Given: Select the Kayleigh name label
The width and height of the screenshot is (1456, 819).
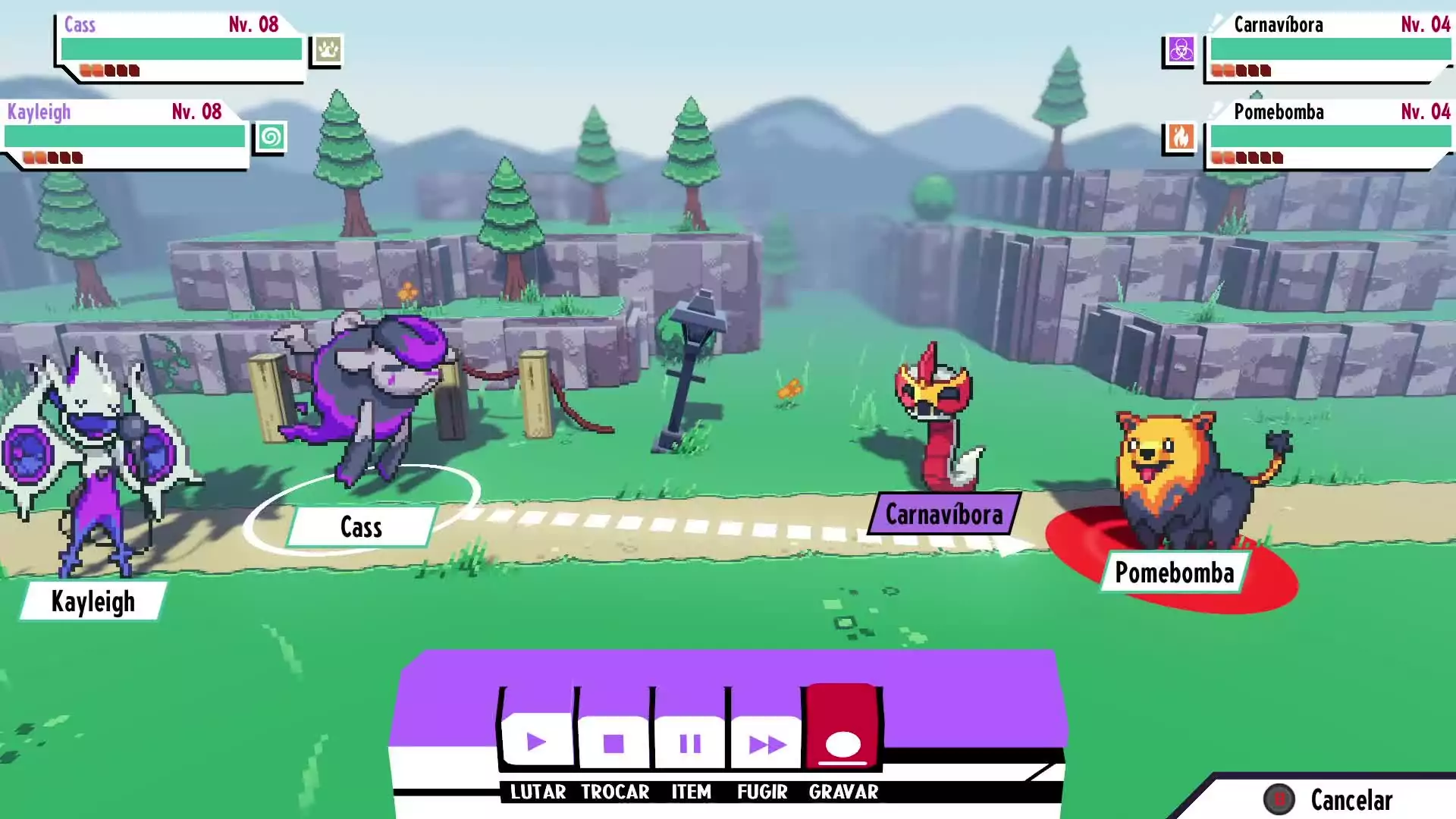Looking at the screenshot, I should pos(93,601).
